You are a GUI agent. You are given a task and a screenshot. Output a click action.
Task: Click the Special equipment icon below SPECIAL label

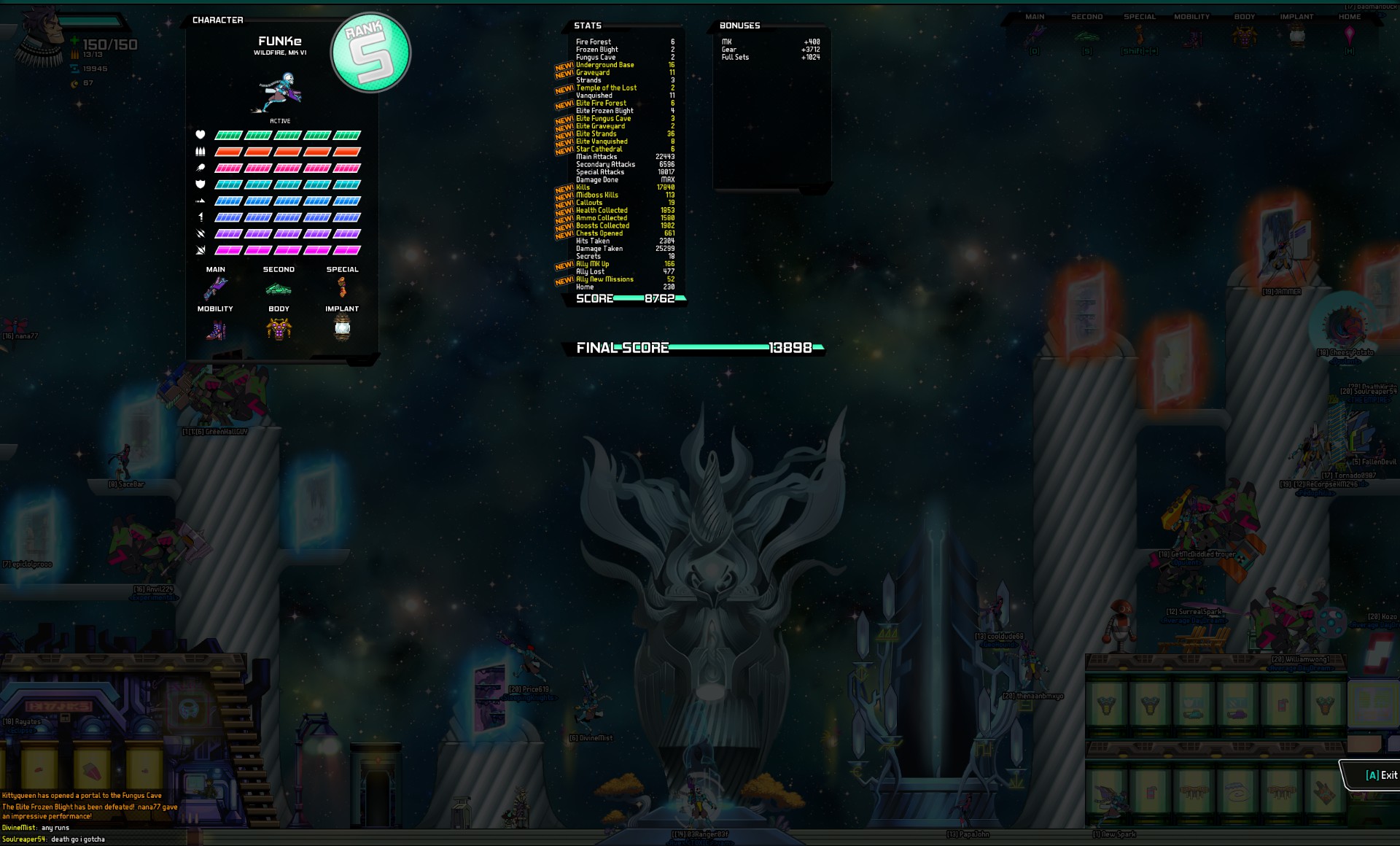[342, 288]
